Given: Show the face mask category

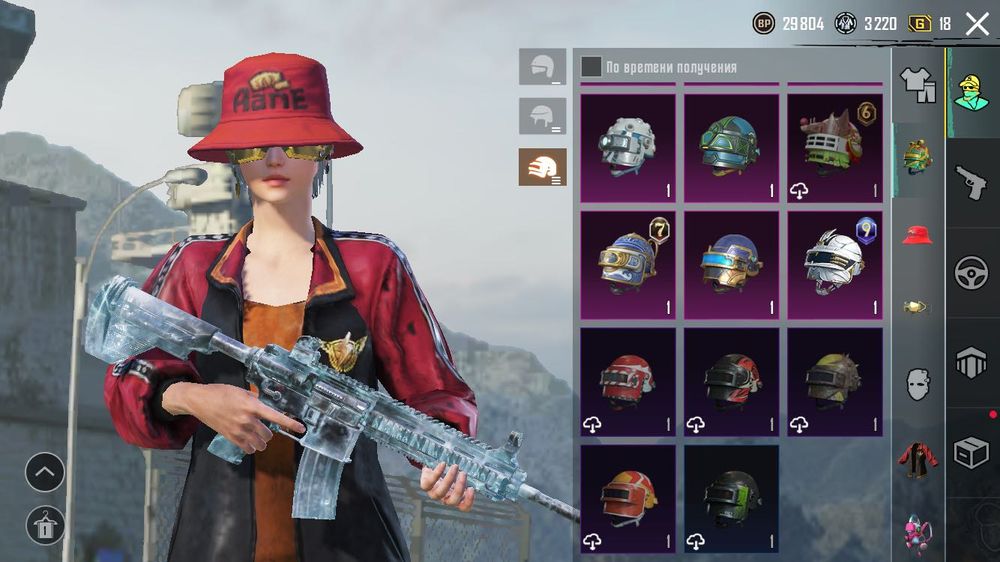Looking at the screenshot, I should [917, 384].
